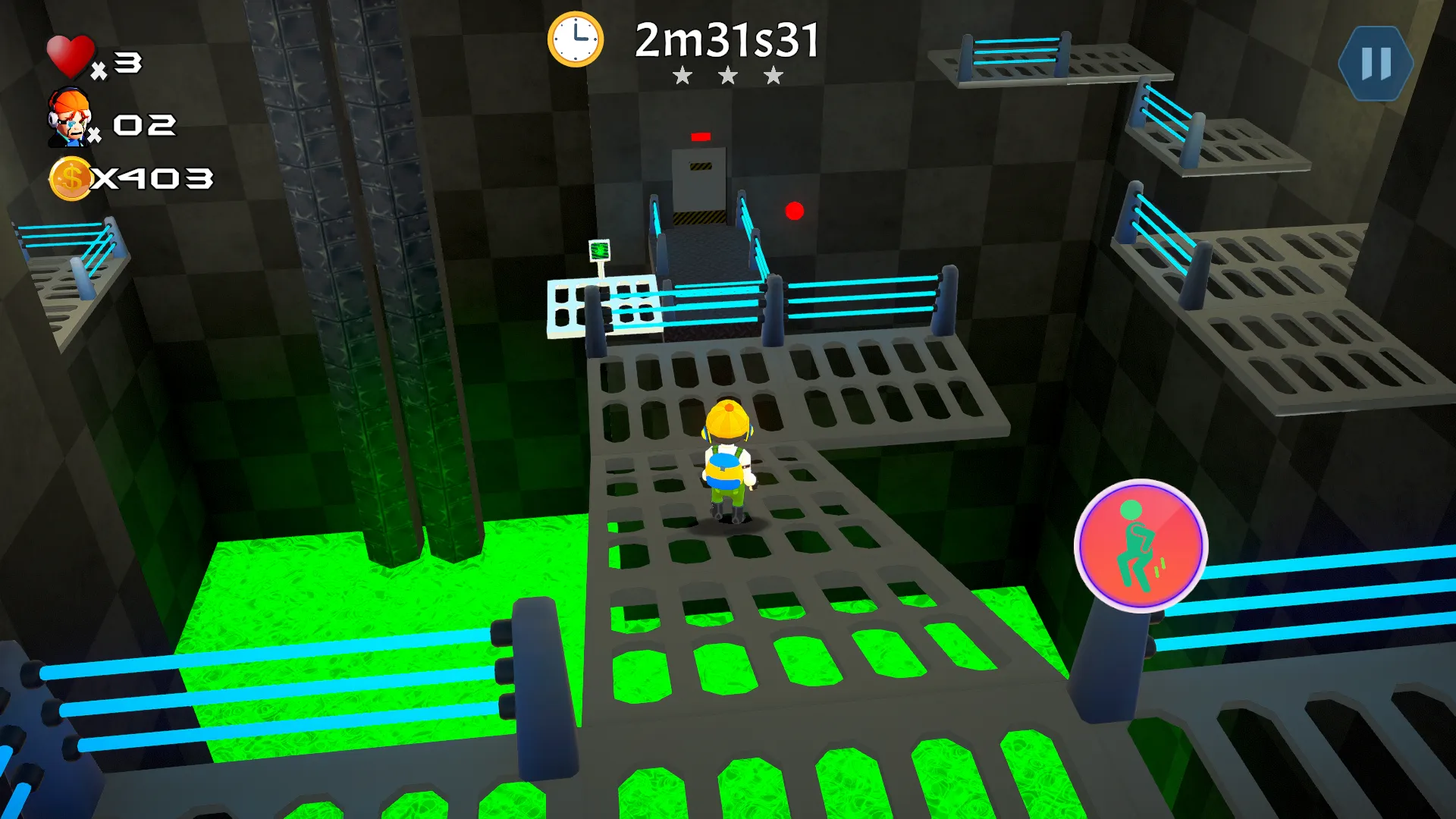1456x819 pixels.
Task: Click the red dot beside the door
Action: click(x=794, y=210)
